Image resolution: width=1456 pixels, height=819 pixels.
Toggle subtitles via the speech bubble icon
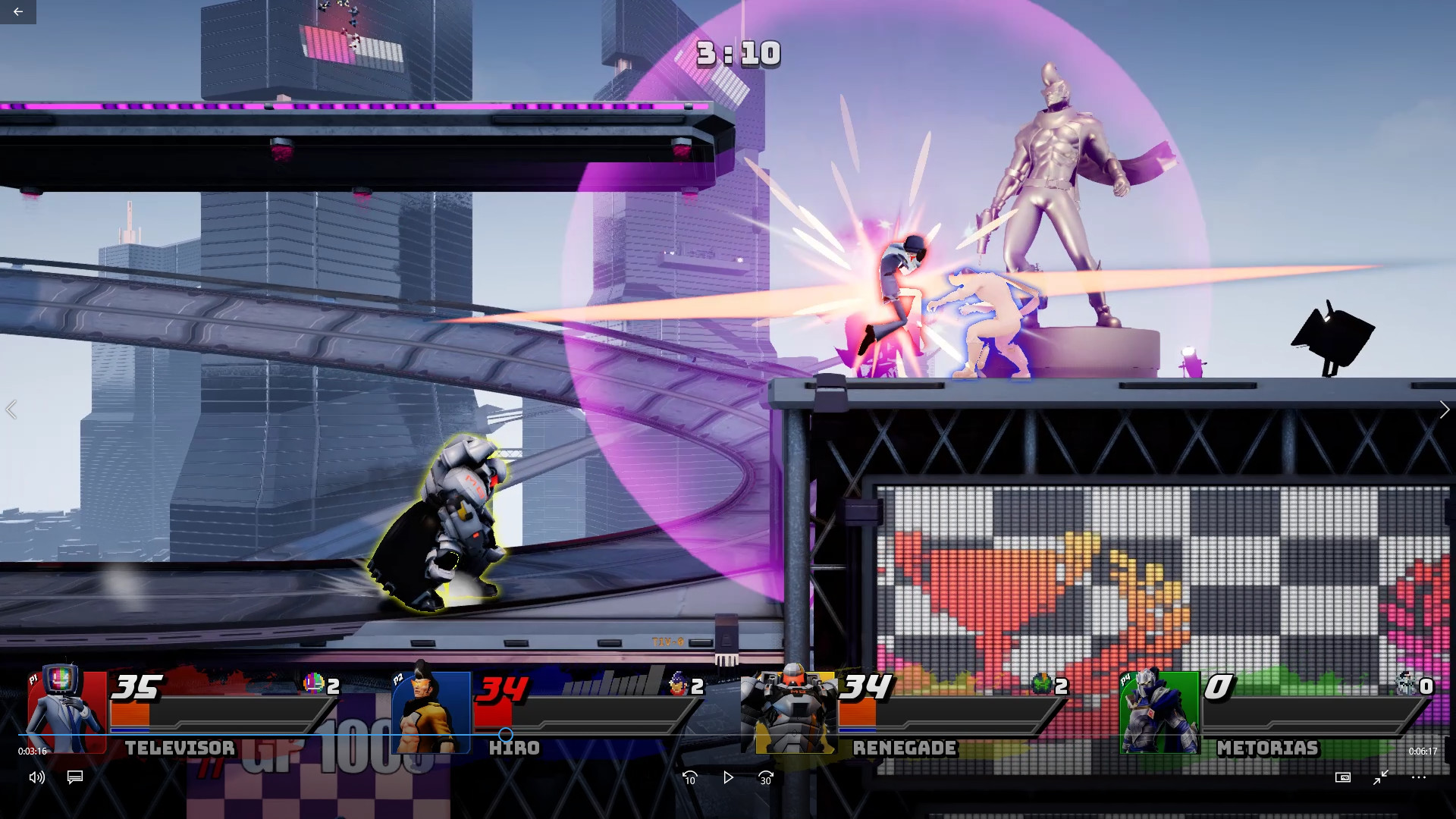[74, 778]
